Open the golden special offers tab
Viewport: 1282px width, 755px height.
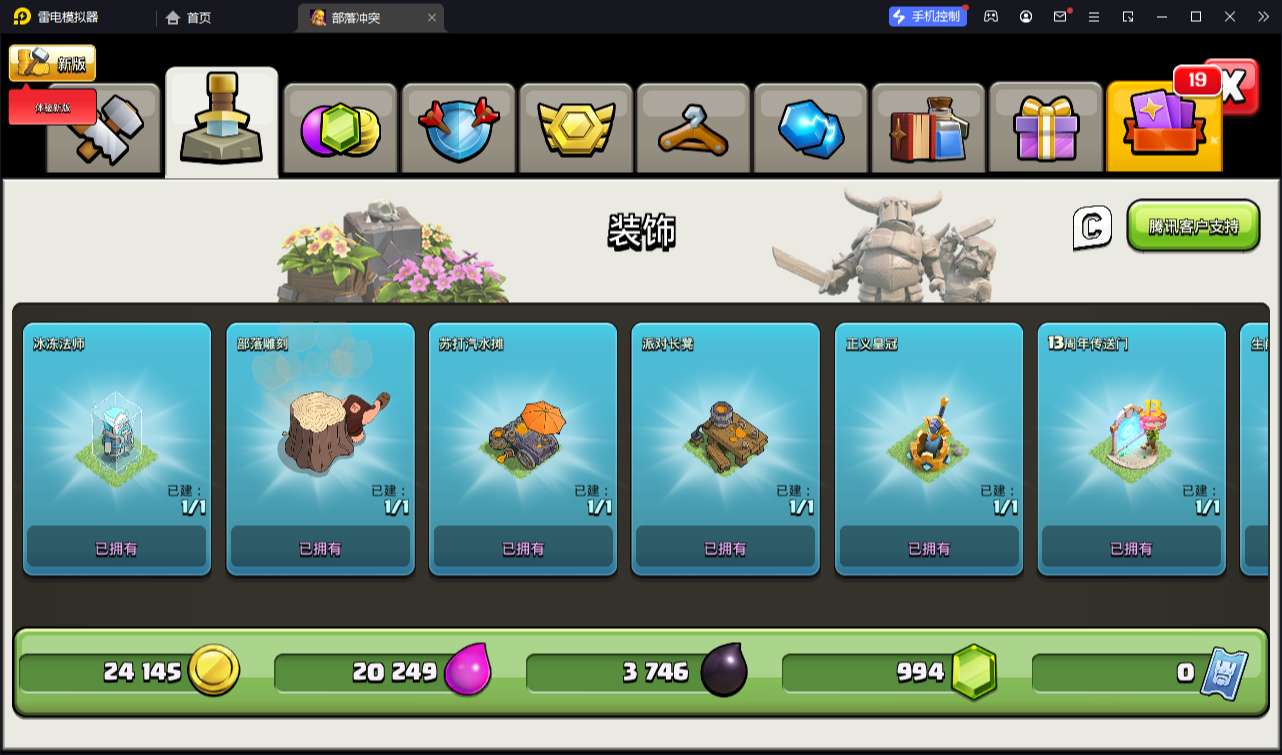[x=1164, y=130]
